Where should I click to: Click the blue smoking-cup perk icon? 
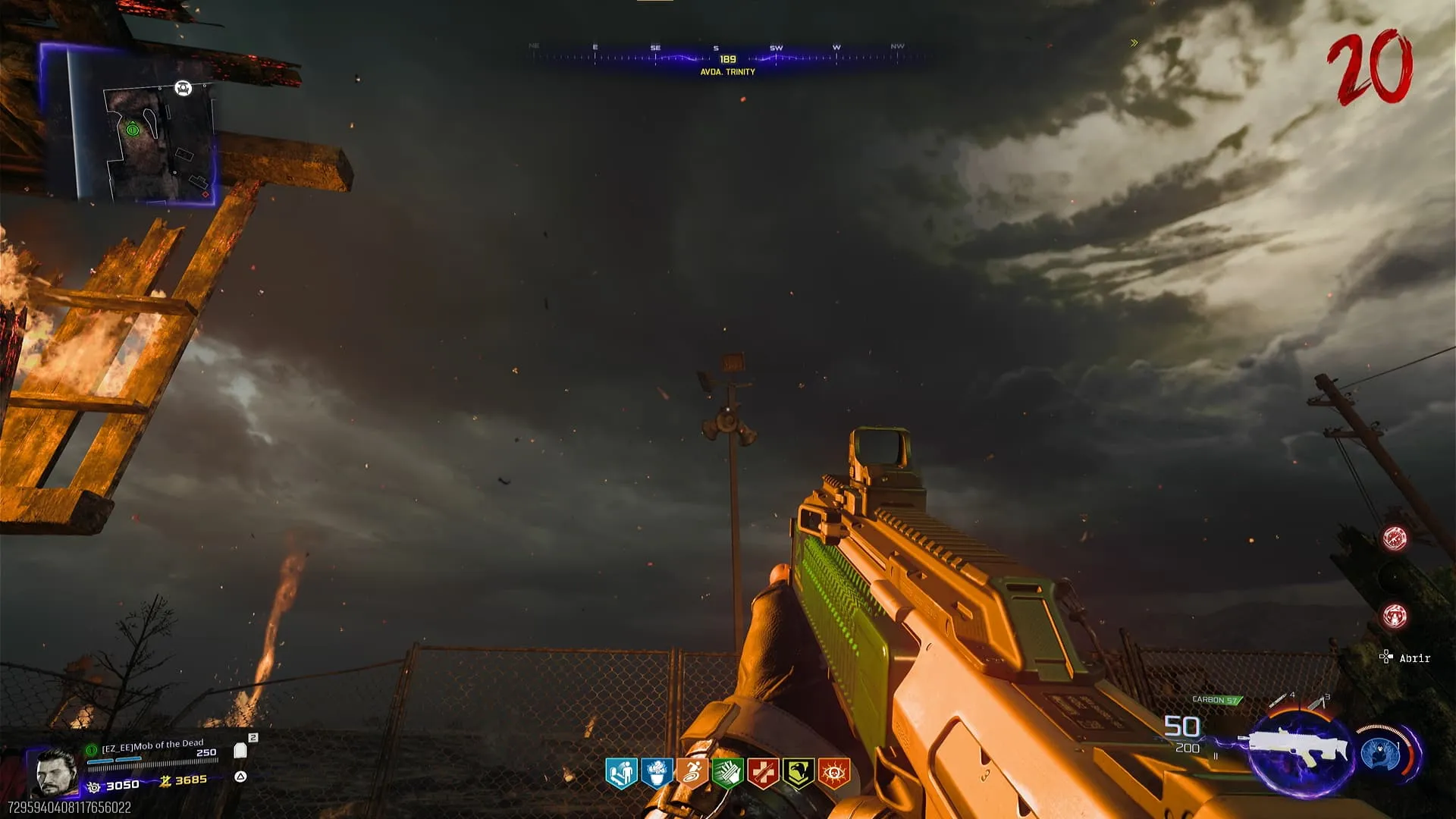(656, 773)
